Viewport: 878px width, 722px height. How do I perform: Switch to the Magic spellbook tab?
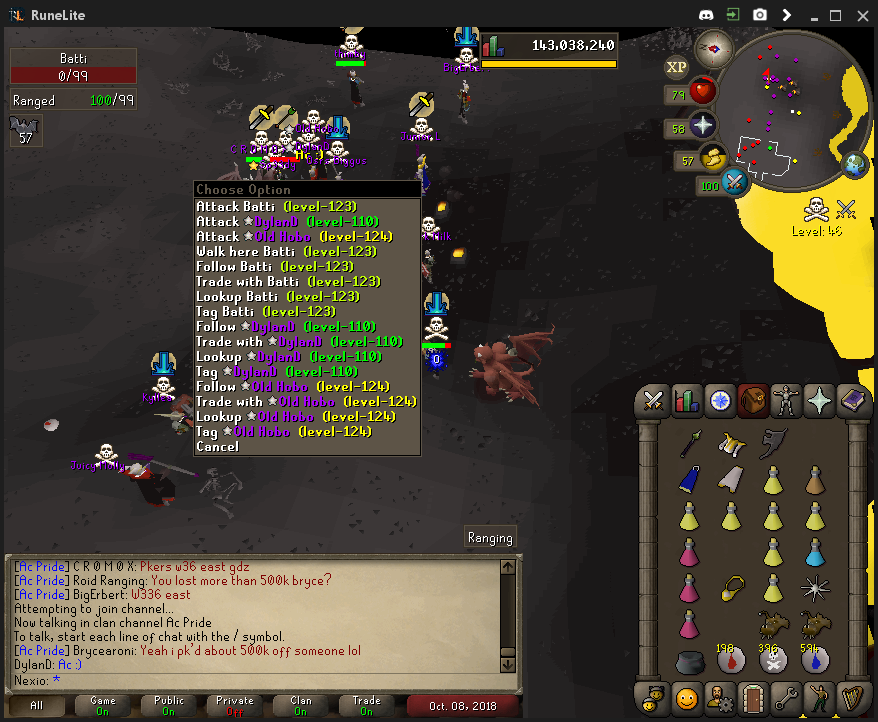click(x=852, y=401)
